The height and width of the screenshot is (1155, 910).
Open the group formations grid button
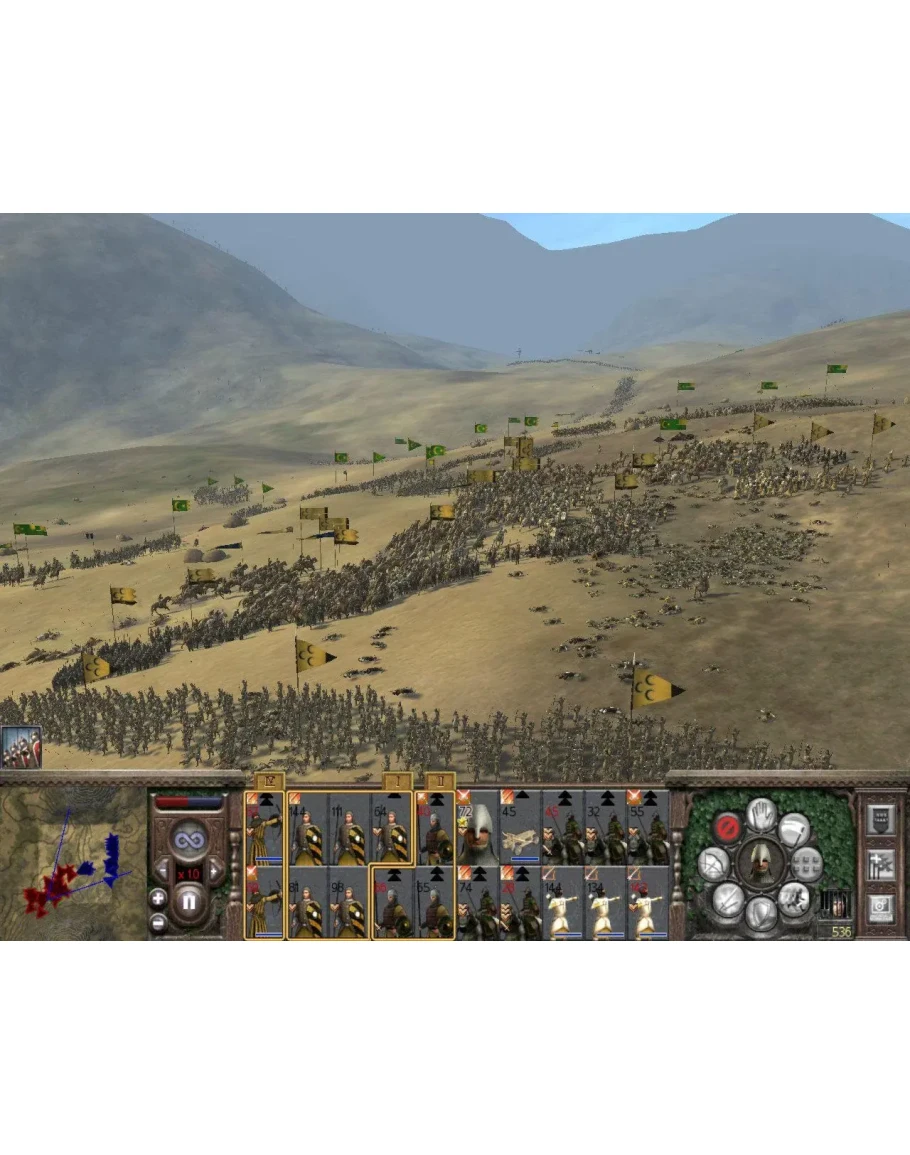point(807,863)
